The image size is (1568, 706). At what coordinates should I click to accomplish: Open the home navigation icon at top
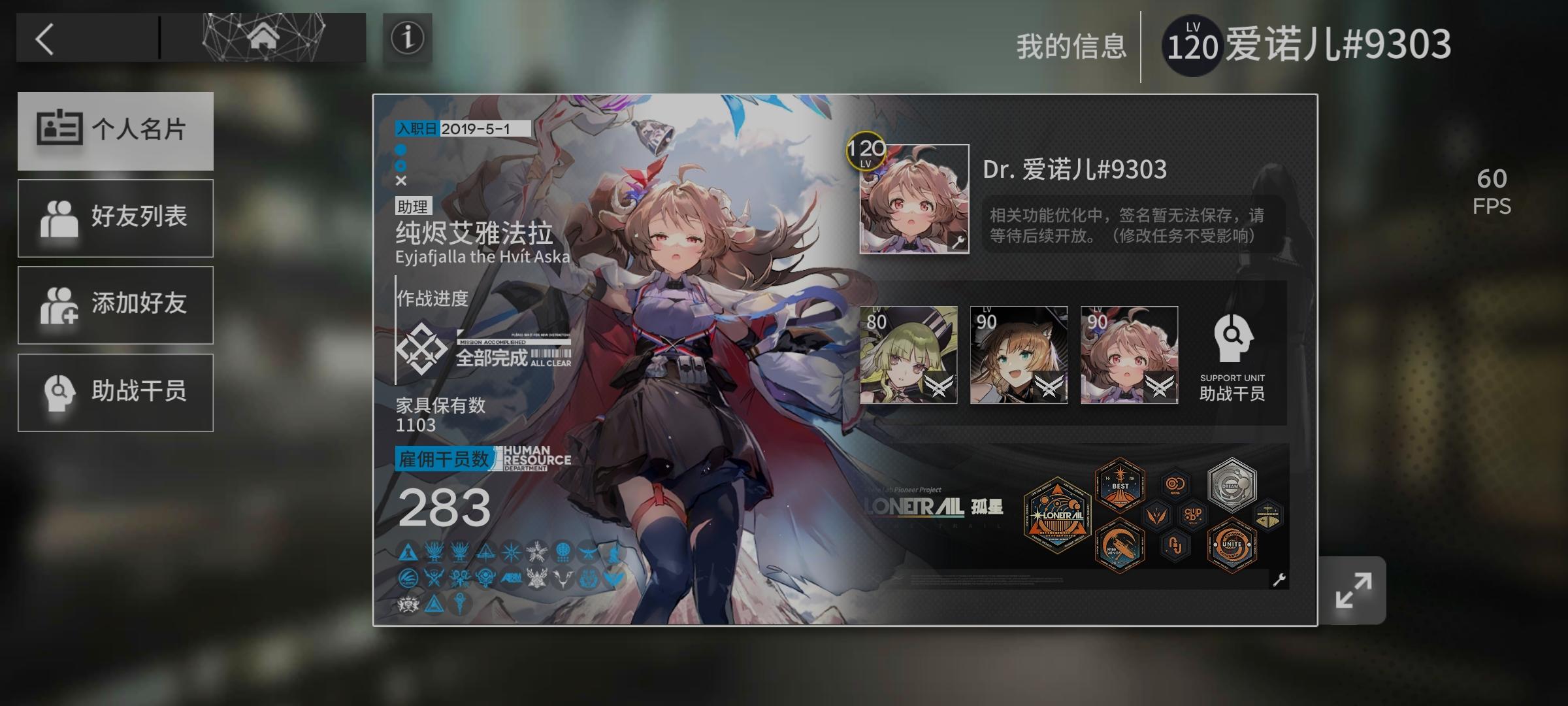[261, 36]
